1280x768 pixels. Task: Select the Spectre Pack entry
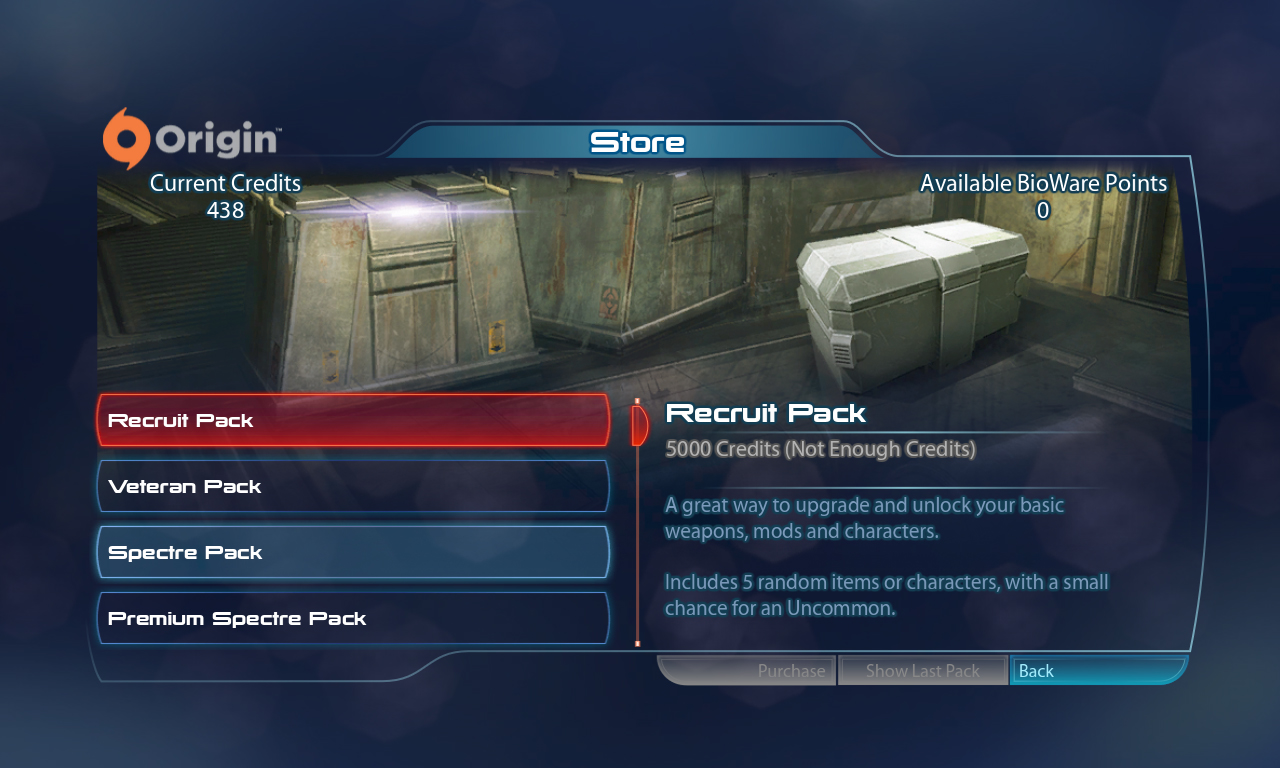[x=352, y=551]
